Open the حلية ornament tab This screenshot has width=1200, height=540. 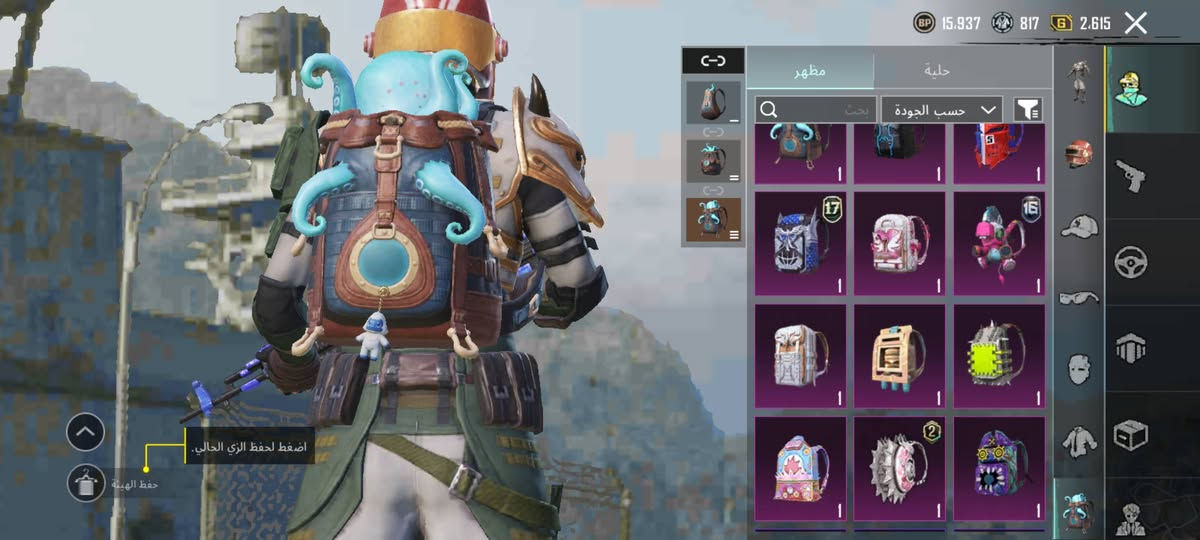coord(937,70)
